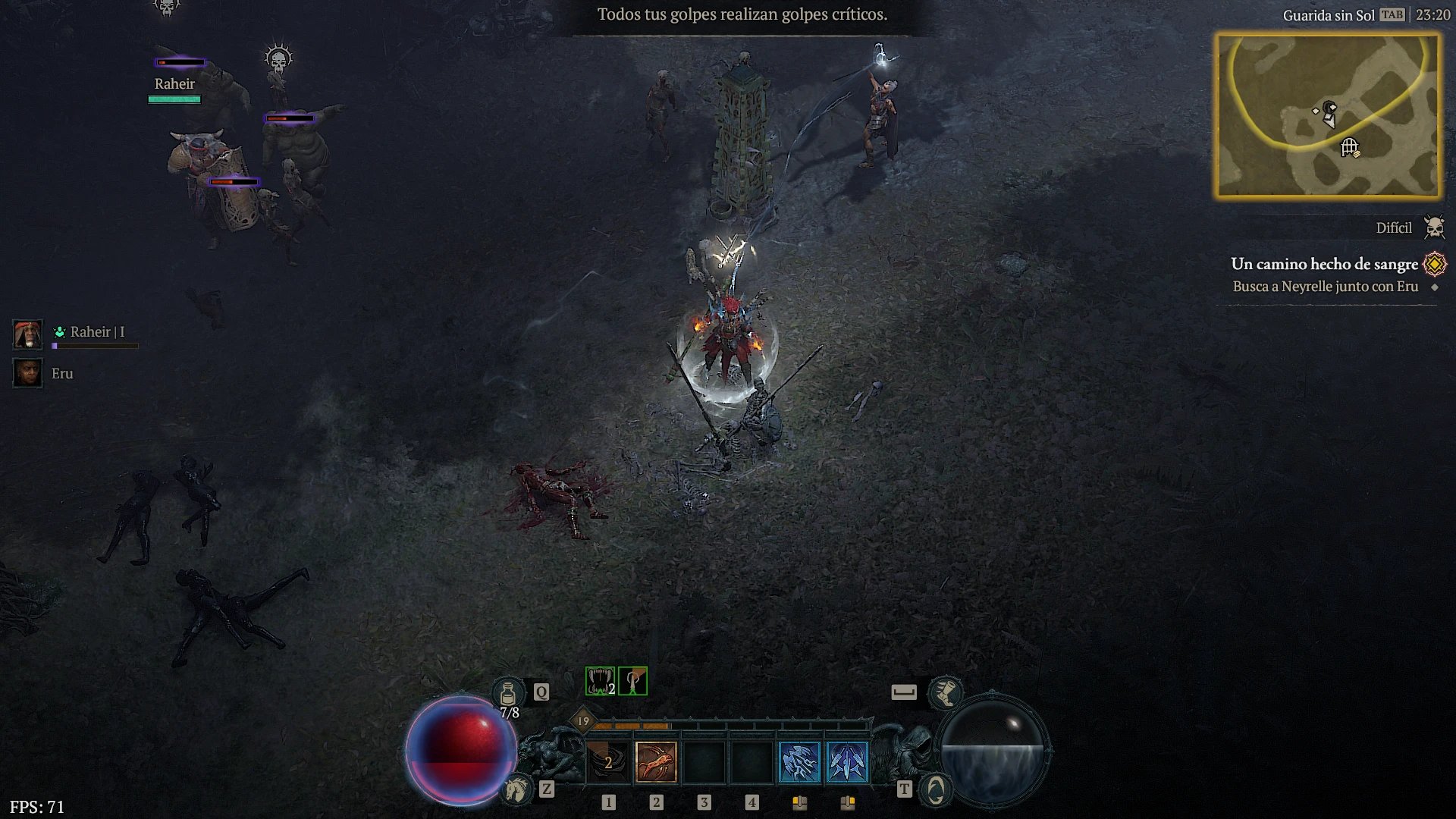Summon the mount with horse icon
Image resolution: width=1456 pixels, height=819 pixels.
click(x=518, y=789)
